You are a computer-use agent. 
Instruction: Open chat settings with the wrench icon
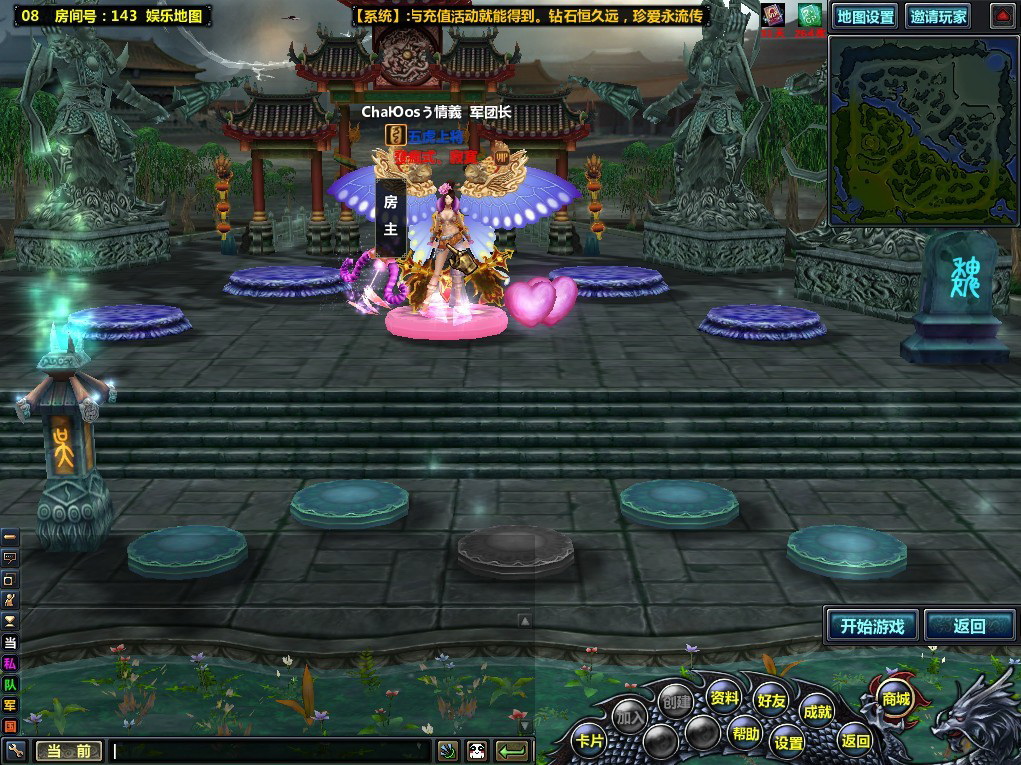pyautogui.click(x=14, y=750)
